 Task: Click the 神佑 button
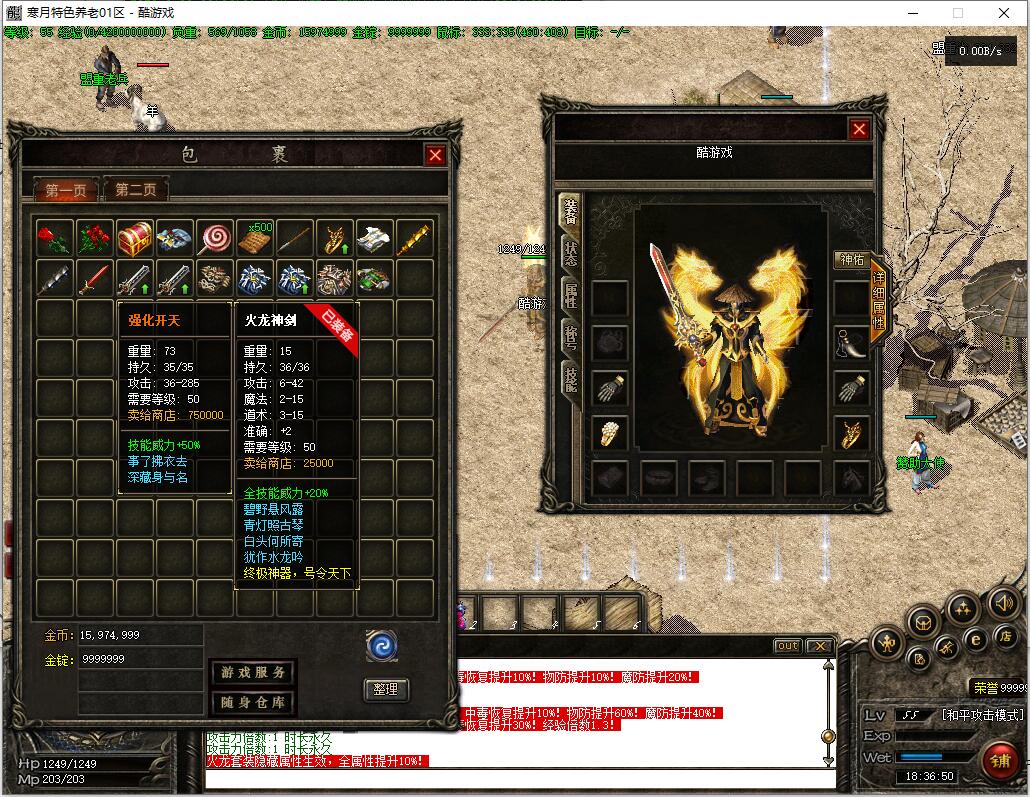pos(851,260)
